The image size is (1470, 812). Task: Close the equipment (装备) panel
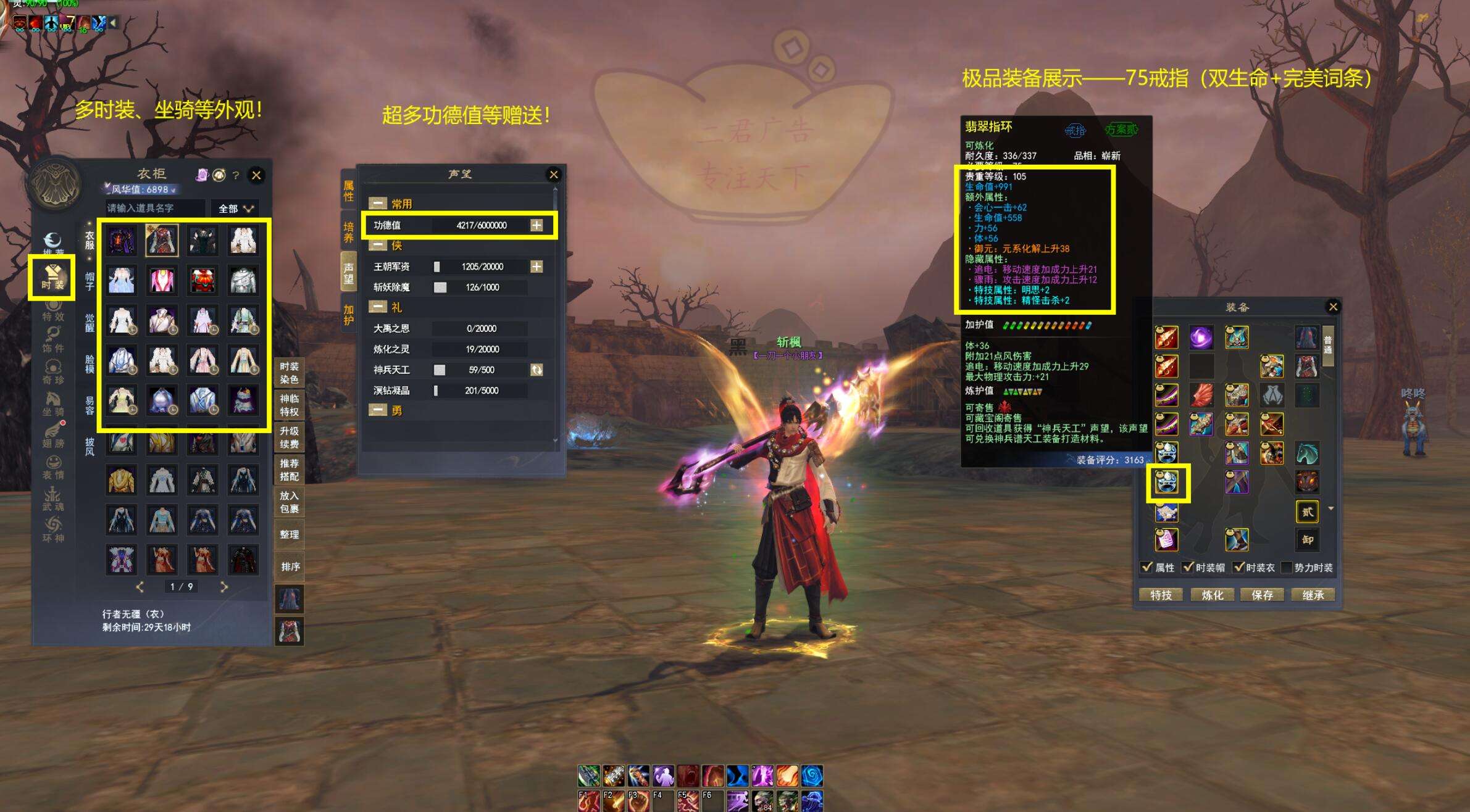[1334, 307]
